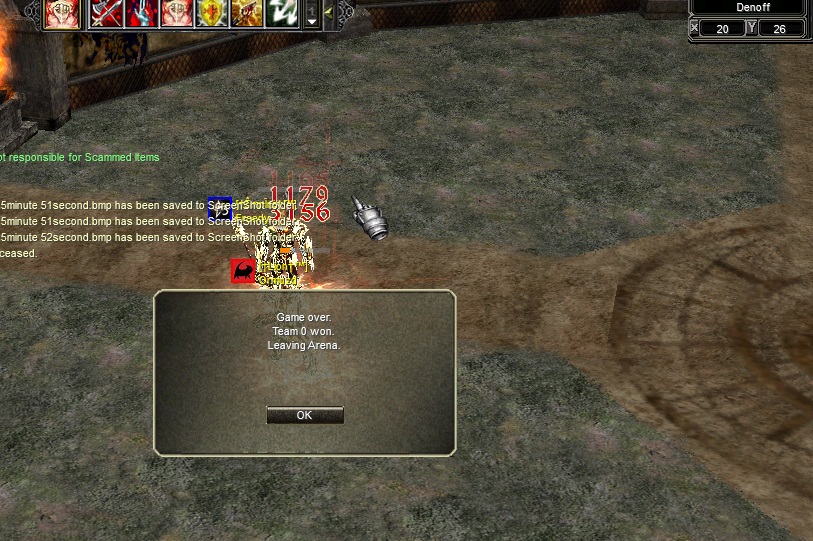The height and width of the screenshot is (541, 813).
Task: Select the yellow shield skill
Action: (x=212, y=13)
